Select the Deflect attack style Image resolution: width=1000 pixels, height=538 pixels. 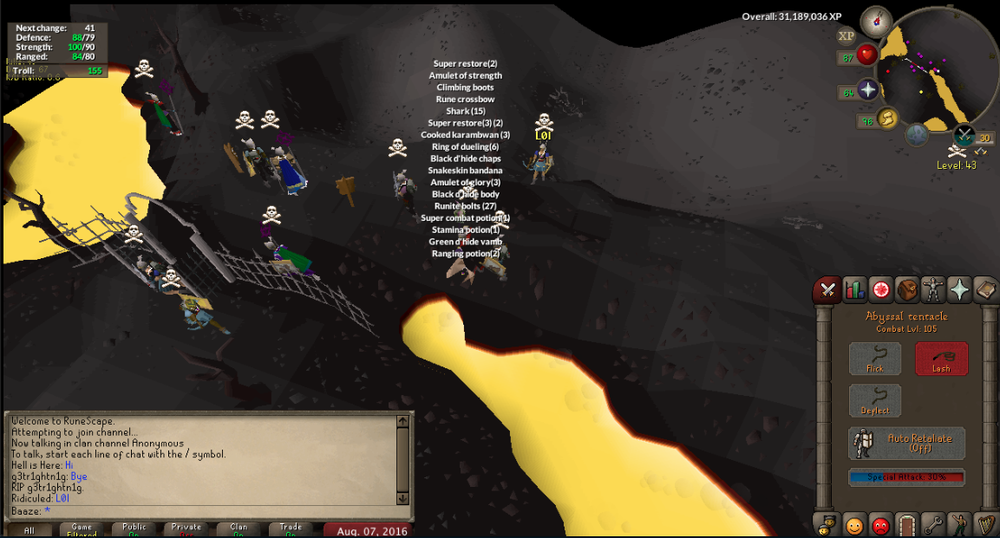[875, 400]
